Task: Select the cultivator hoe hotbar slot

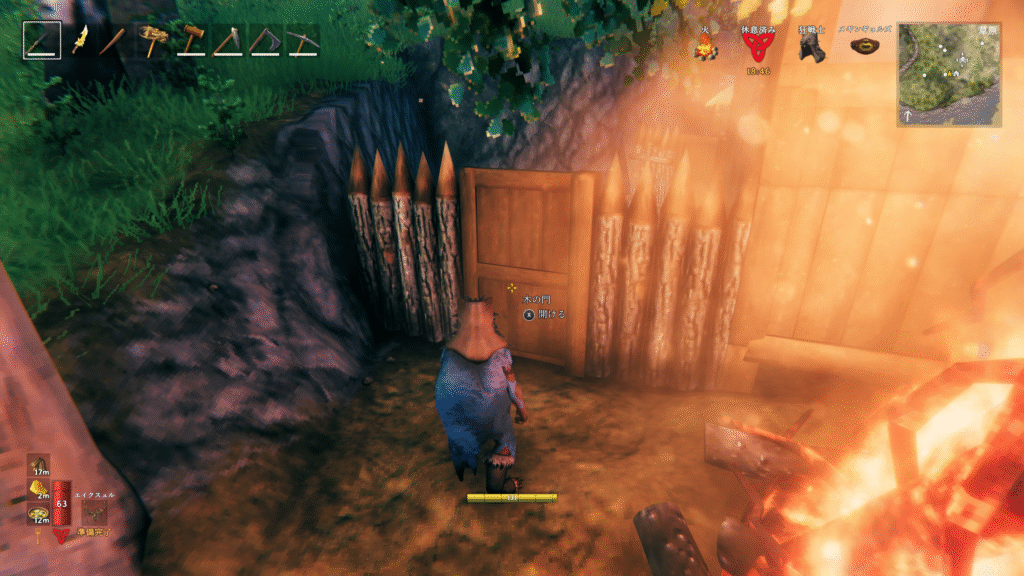Action: click(264, 40)
